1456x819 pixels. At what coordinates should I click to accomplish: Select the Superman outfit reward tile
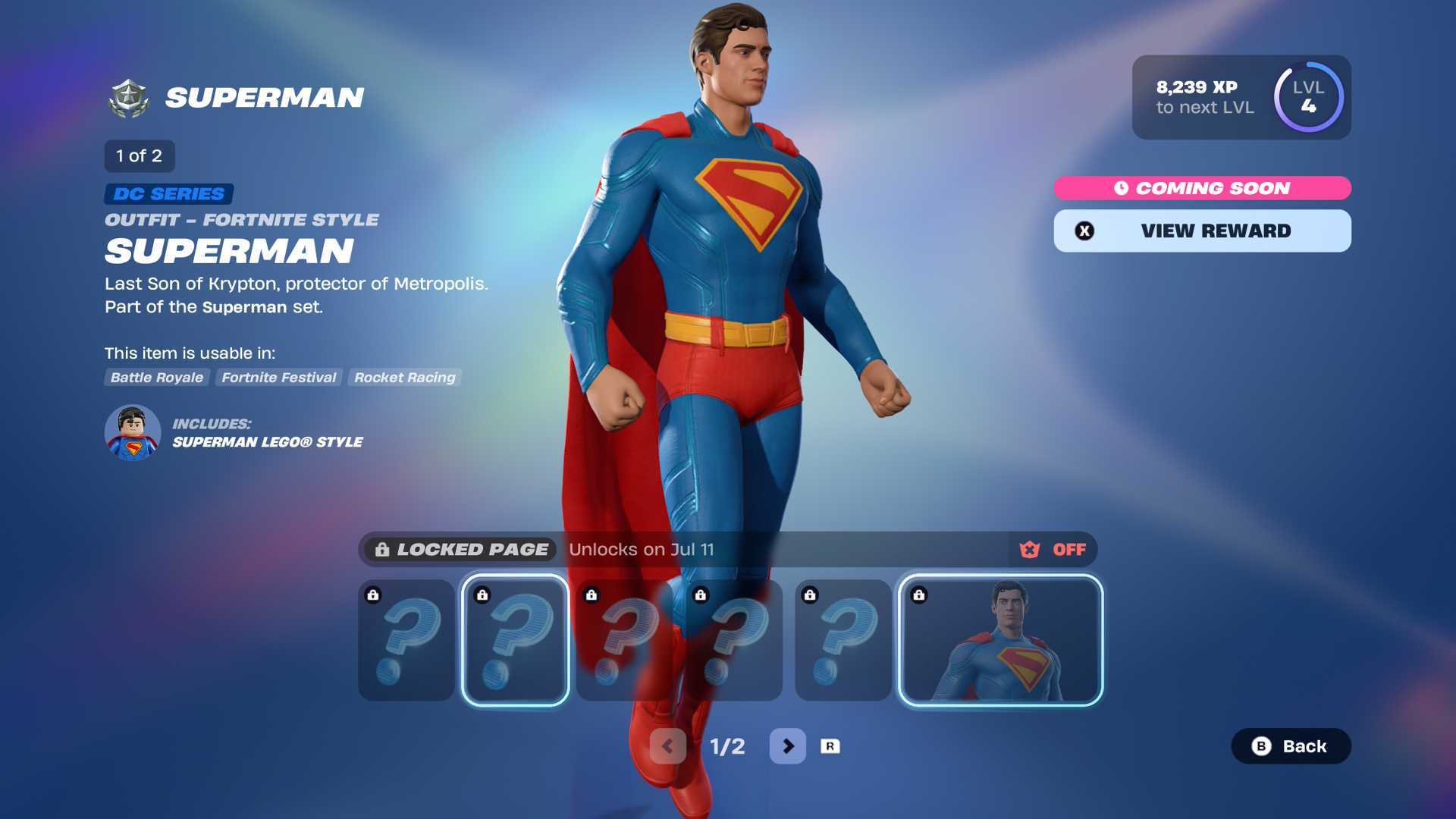click(x=1000, y=640)
